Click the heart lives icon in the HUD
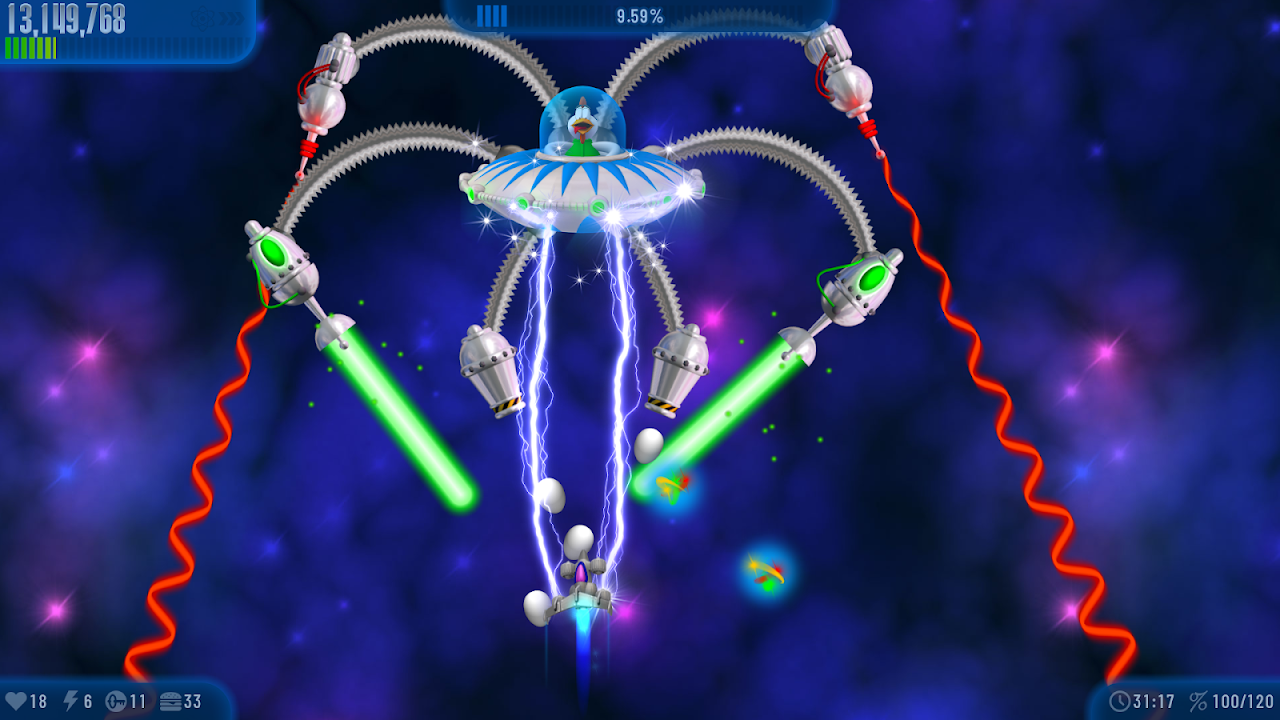The width and height of the screenshot is (1280, 720). tap(18, 700)
